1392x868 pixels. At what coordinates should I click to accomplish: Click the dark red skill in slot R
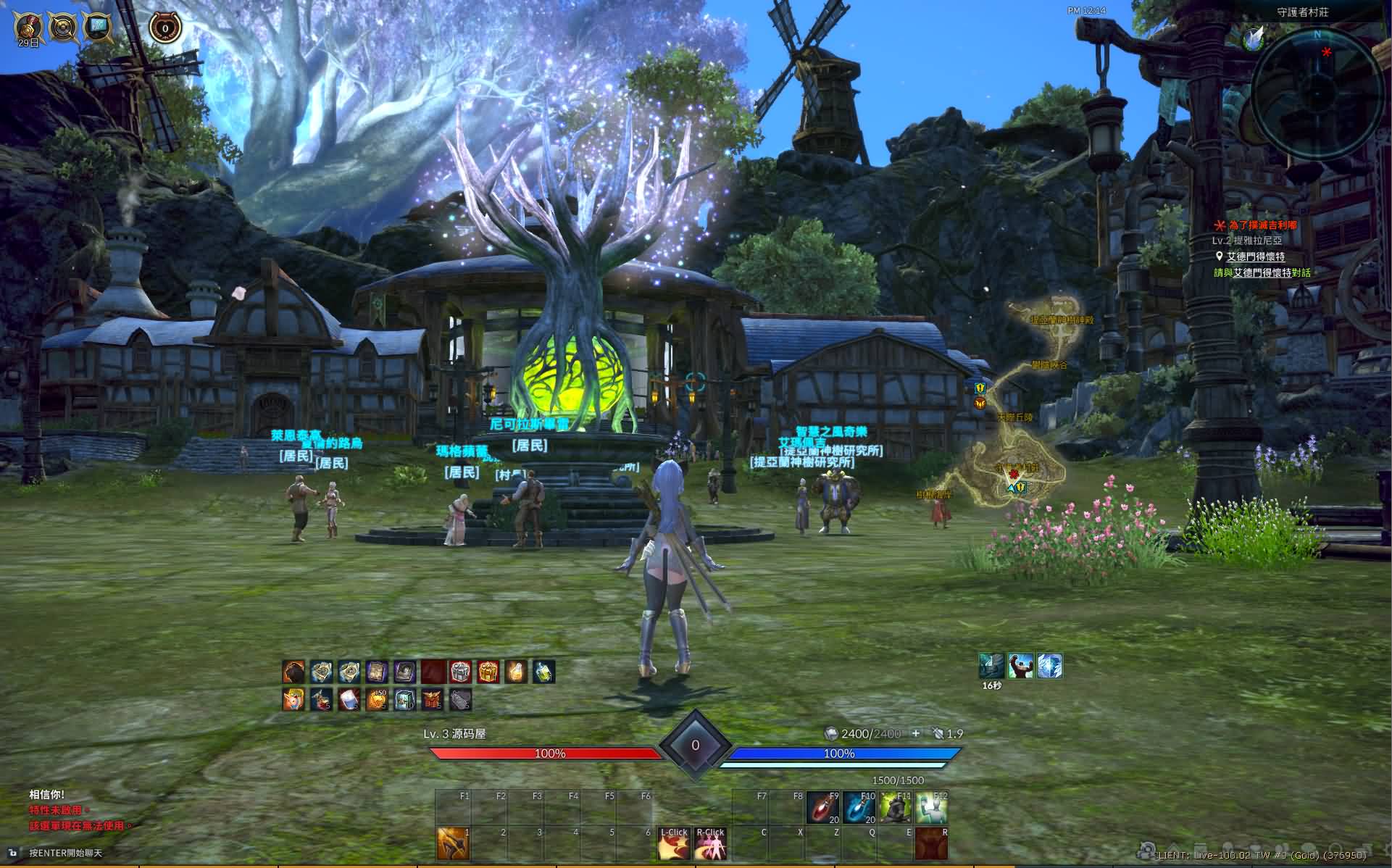pyautogui.click(x=931, y=843)
